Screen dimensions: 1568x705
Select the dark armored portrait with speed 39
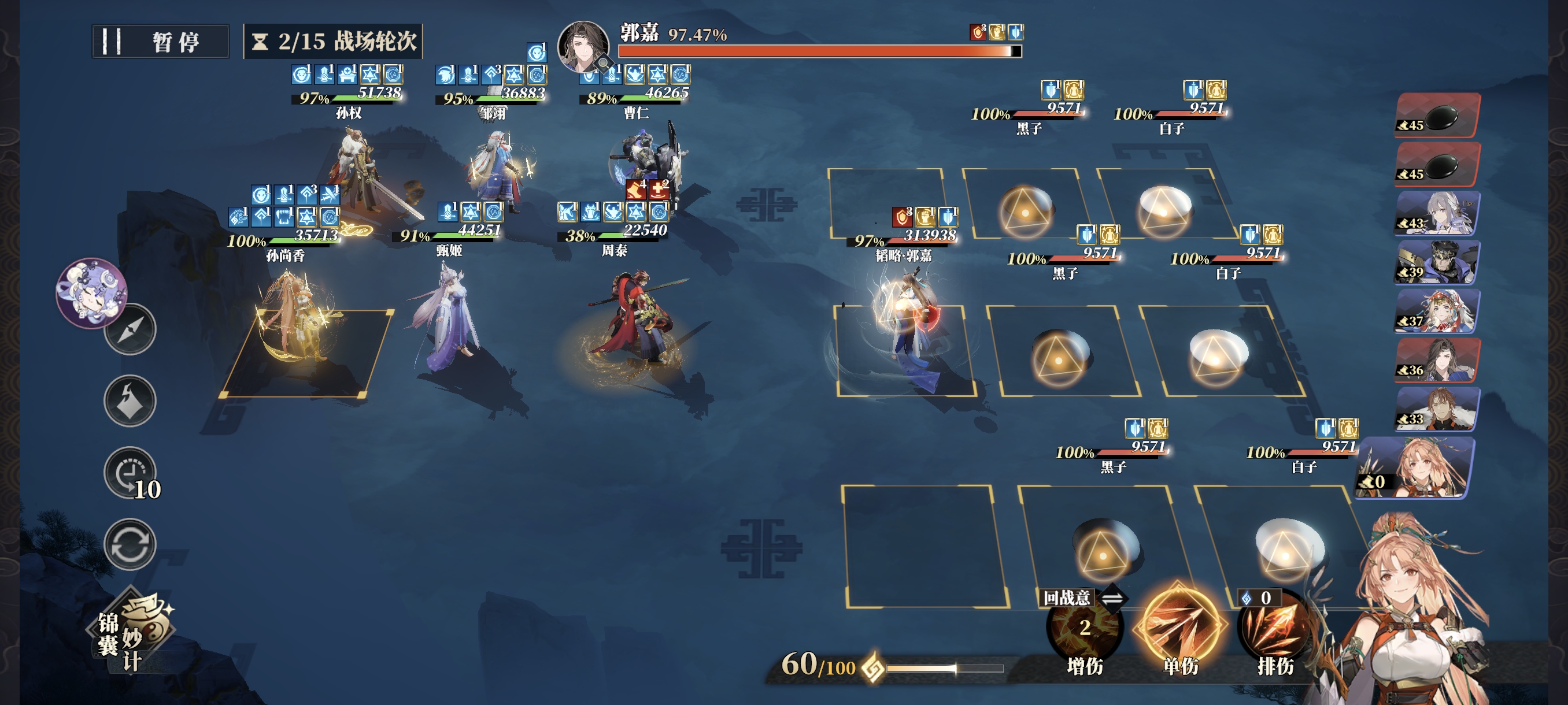point(1437,263)
